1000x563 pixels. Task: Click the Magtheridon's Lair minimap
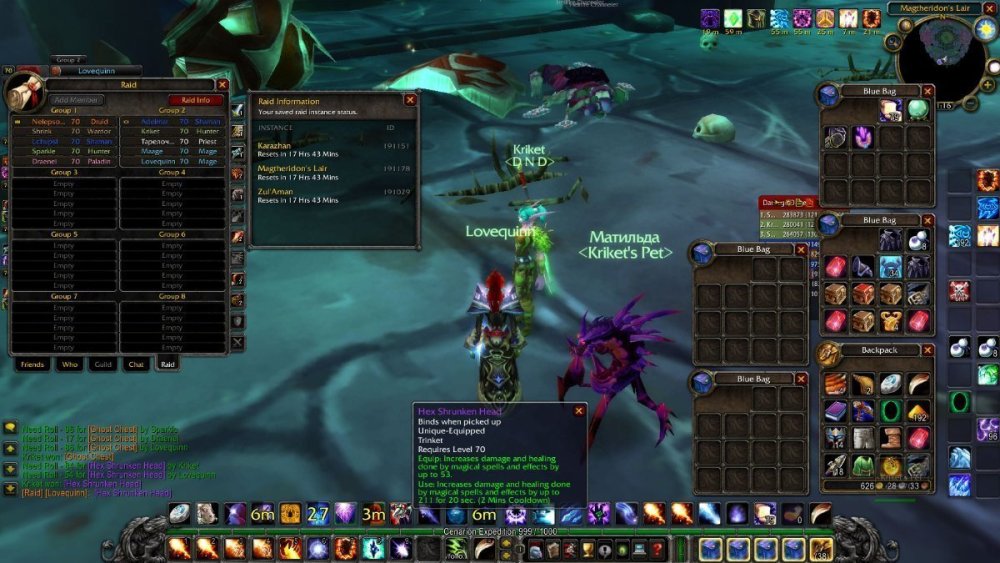[x=938, y=57]
